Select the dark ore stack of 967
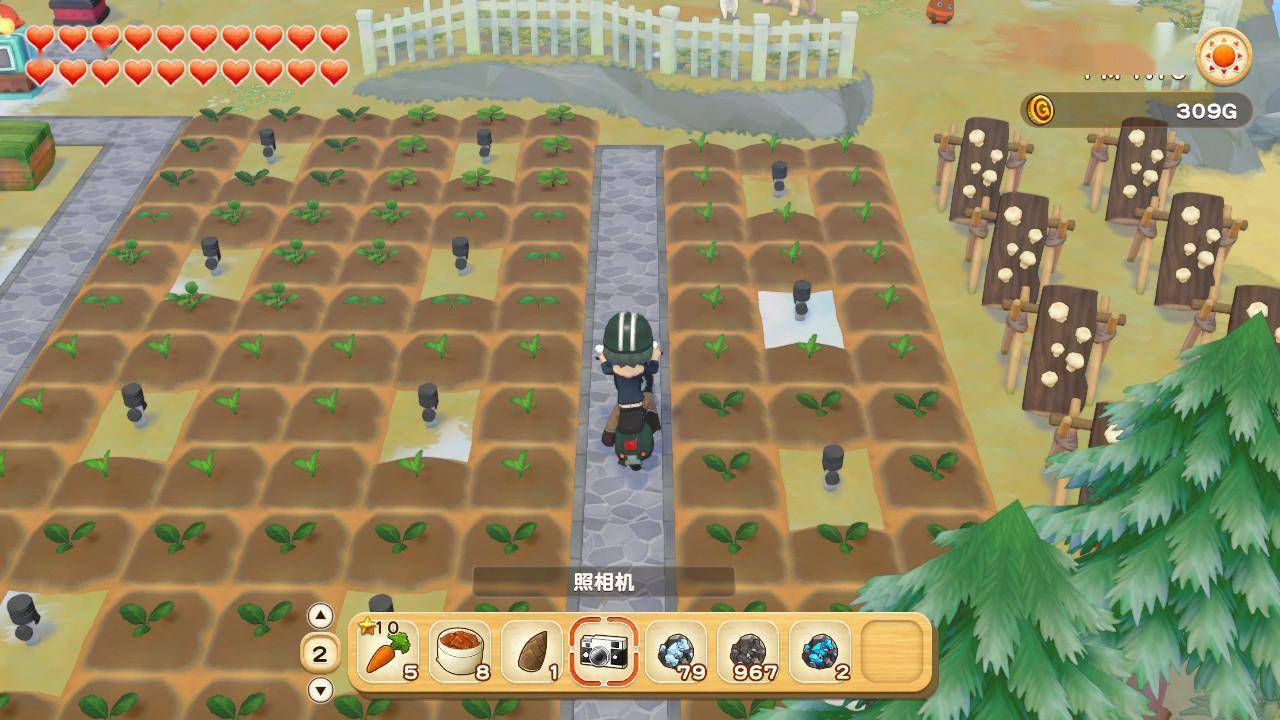 pos(747,652)
